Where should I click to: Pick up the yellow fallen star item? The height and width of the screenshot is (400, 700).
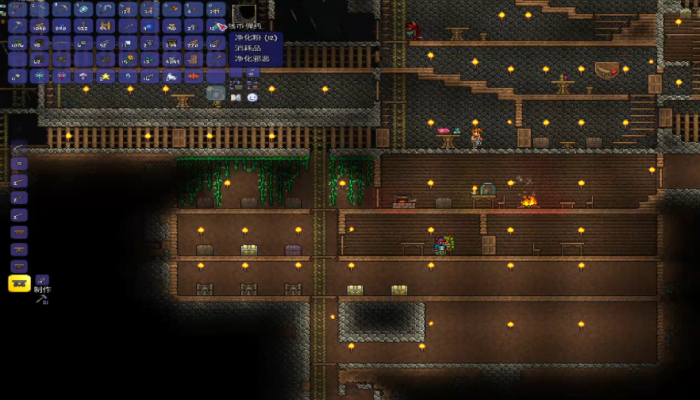pyautogui.click(x=105, y=76)
